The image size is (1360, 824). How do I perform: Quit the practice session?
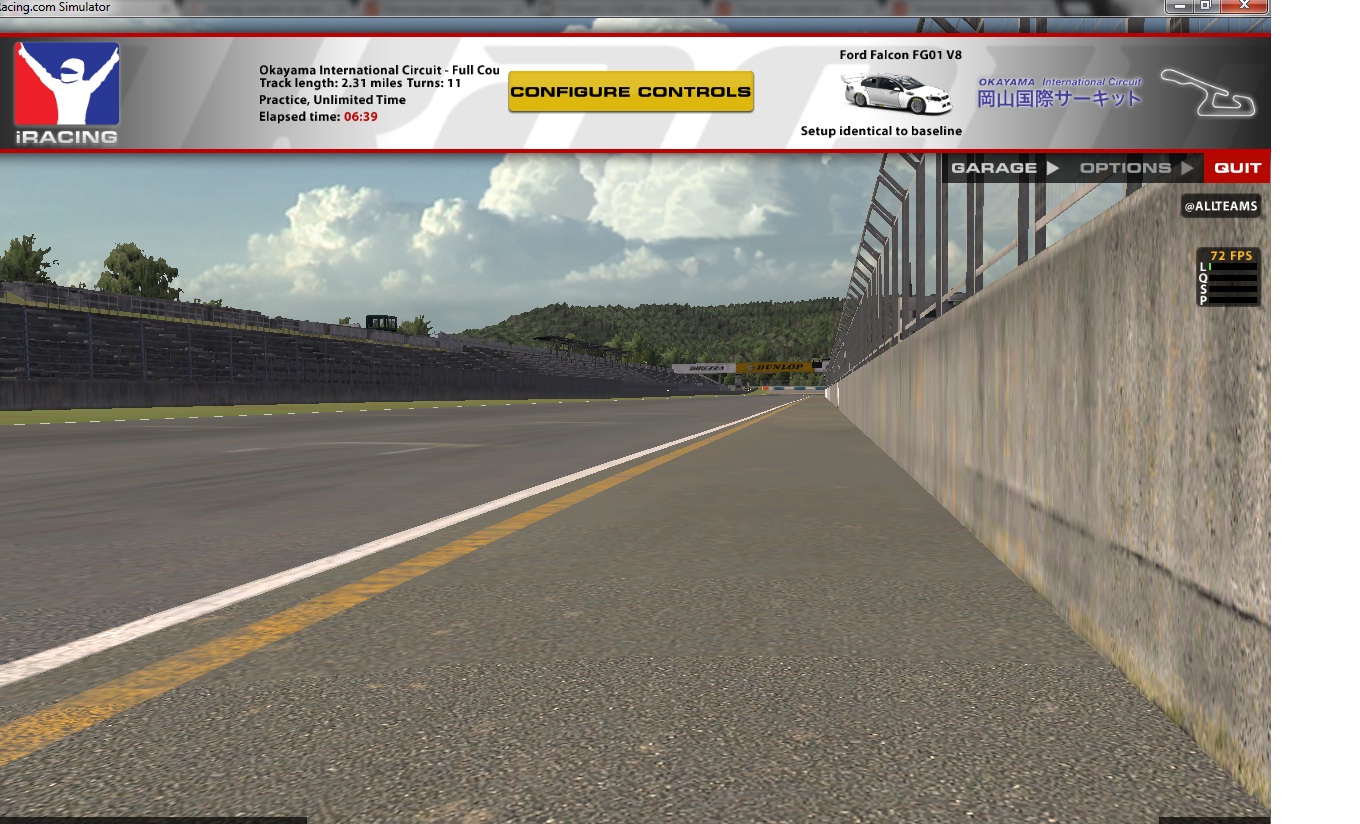click(1237, 168)
